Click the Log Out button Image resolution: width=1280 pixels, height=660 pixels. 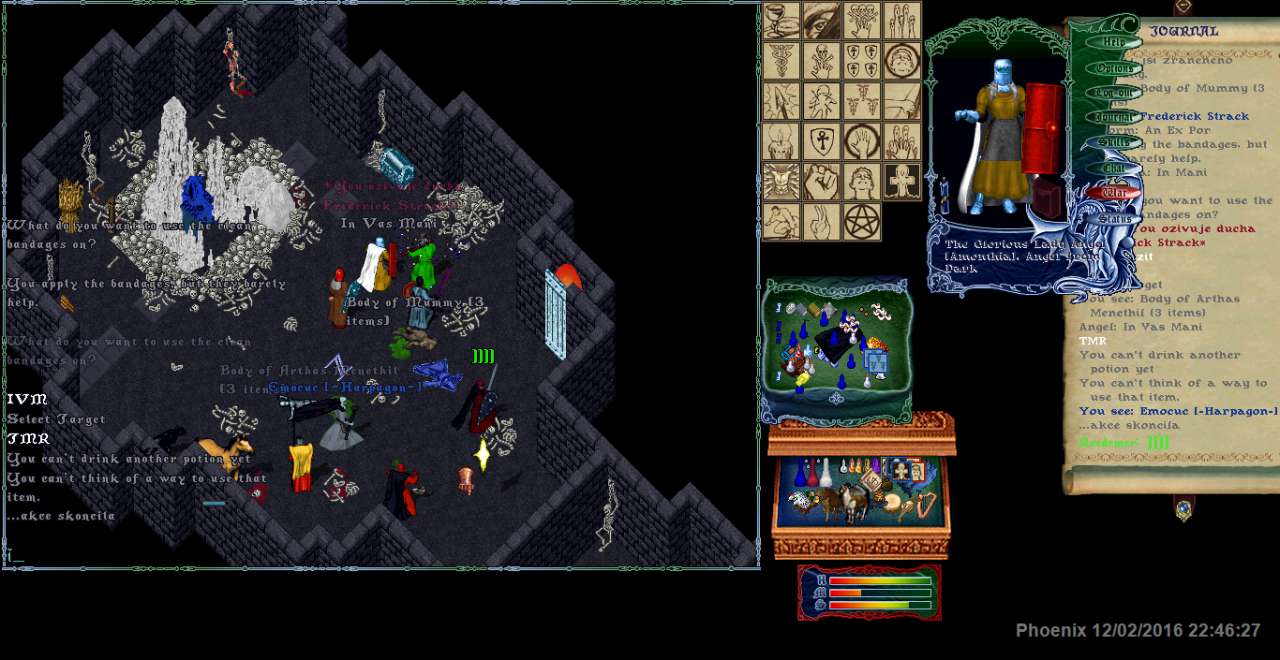tap(1113, 93)
